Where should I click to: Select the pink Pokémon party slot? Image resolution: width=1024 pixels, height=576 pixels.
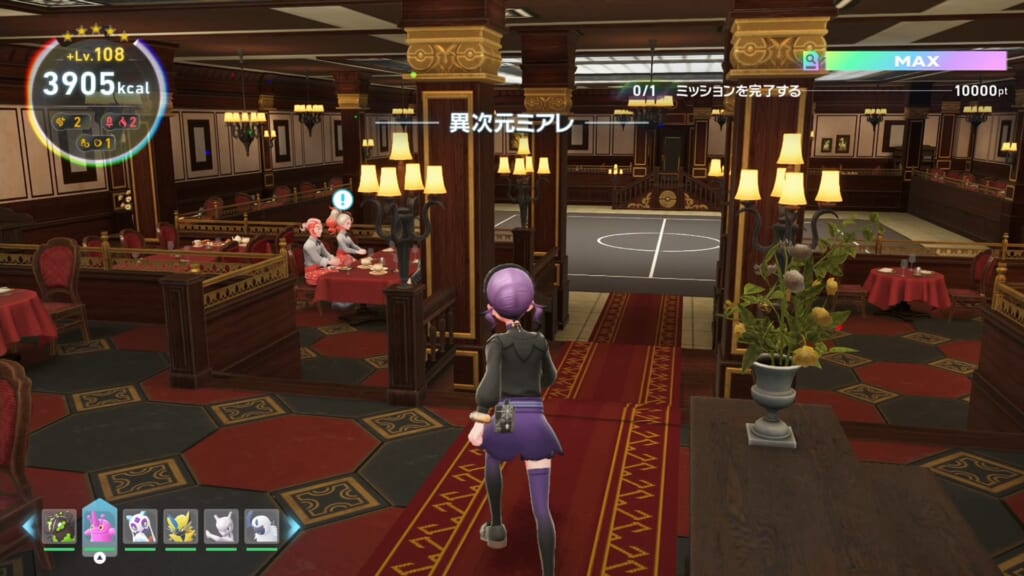click(x=100, y=524)
